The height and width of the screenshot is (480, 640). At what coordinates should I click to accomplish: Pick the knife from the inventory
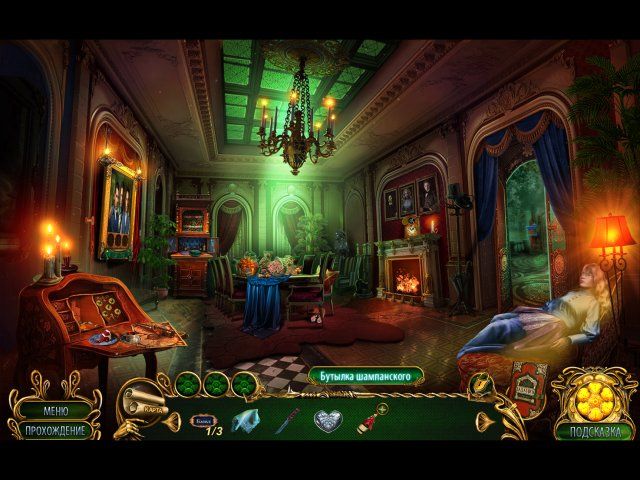tap(288, 421)
